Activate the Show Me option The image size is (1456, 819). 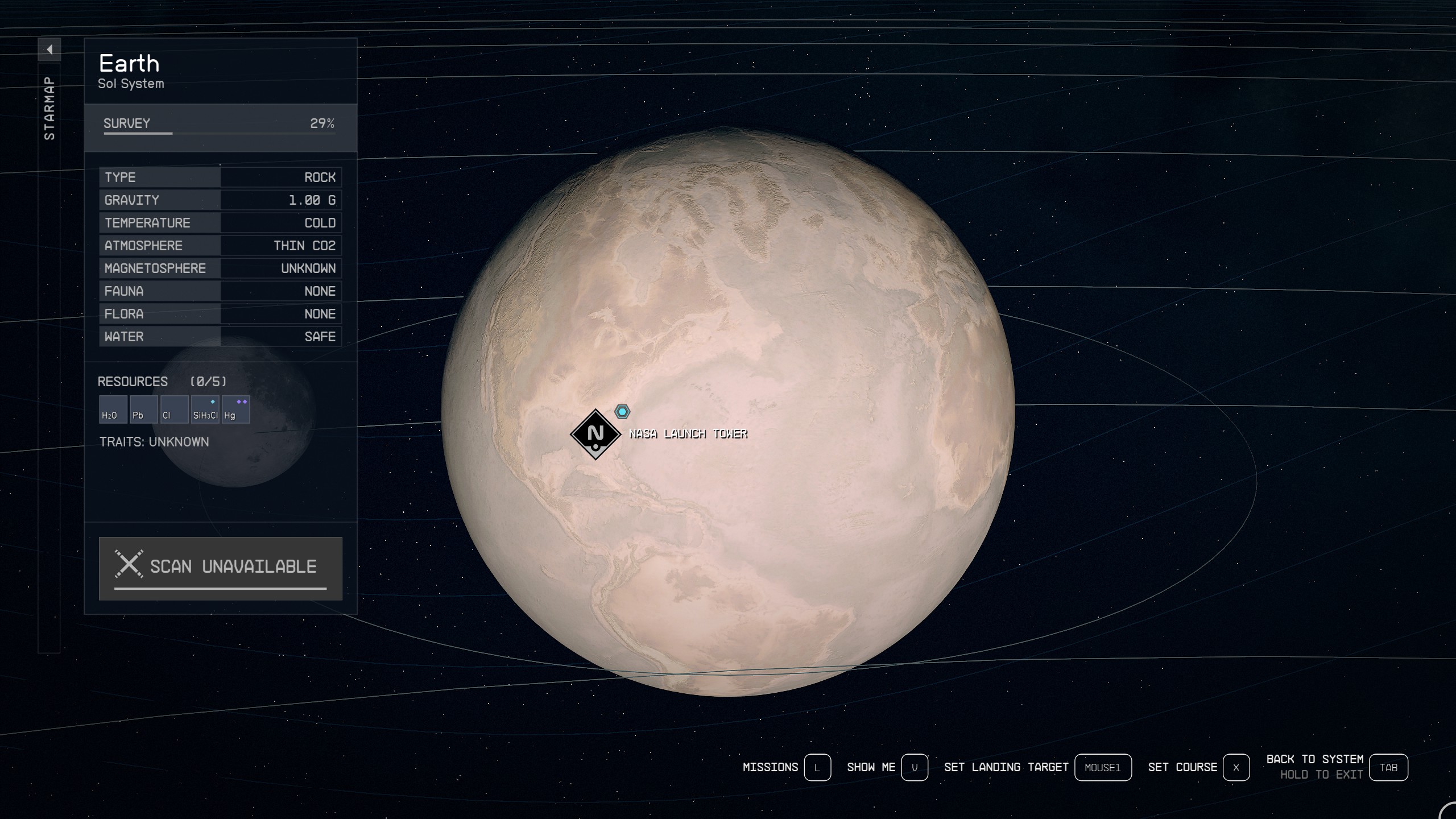pos(915,768)
